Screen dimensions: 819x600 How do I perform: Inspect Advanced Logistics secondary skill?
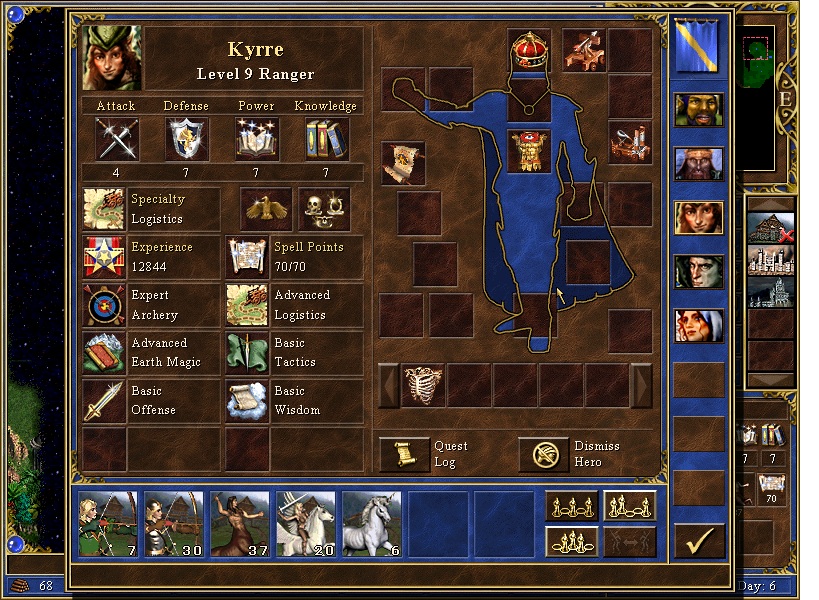click(246, 305)
